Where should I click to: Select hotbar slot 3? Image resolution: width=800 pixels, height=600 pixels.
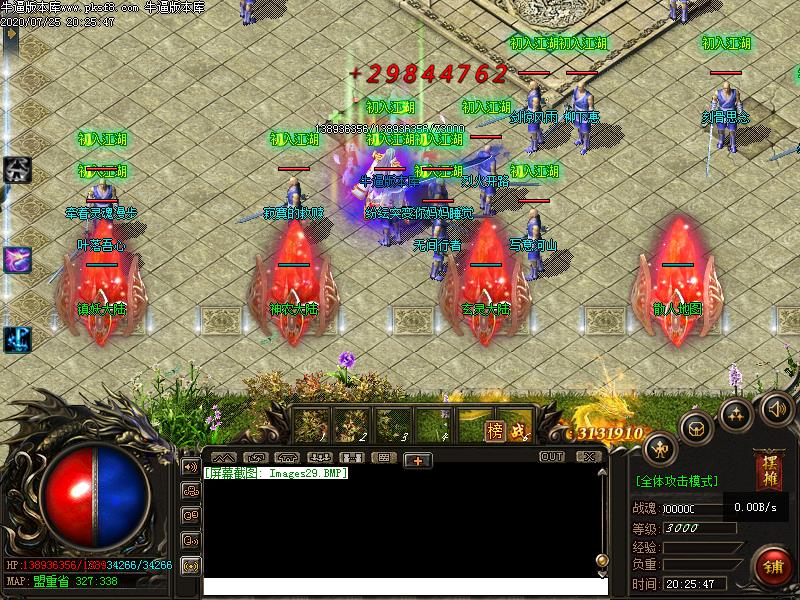pyautogui.click(x=393, y=425)
